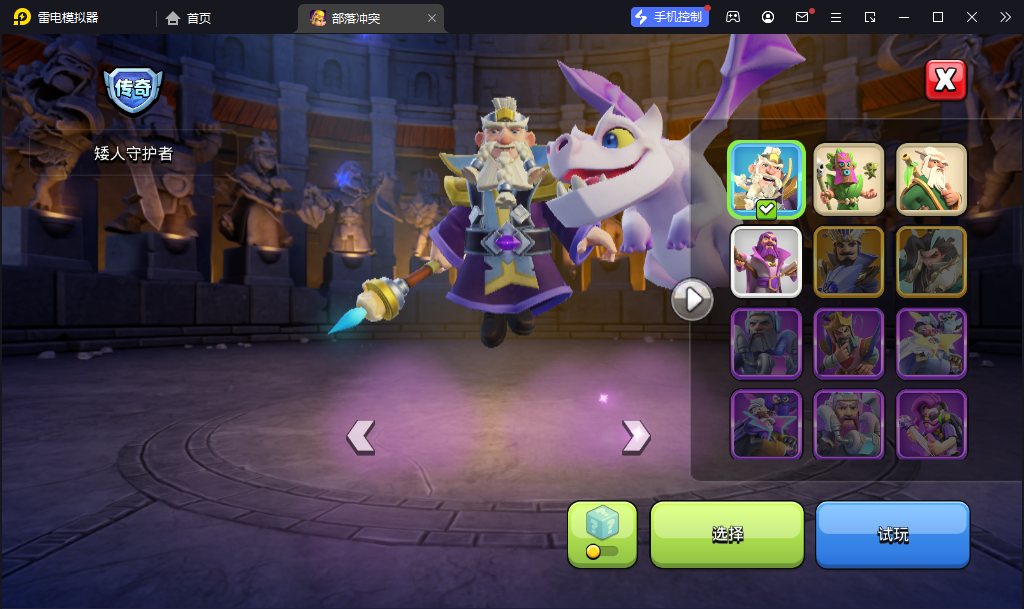Open the blue mystery cube button

click(x=602, y=534)
